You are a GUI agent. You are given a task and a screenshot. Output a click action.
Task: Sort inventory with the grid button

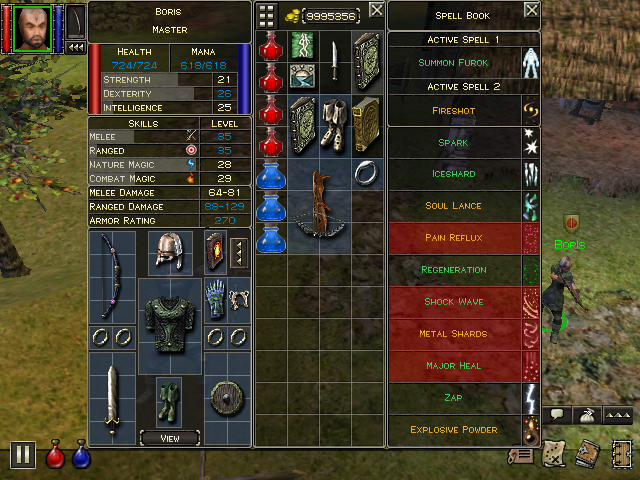point(267,14)
